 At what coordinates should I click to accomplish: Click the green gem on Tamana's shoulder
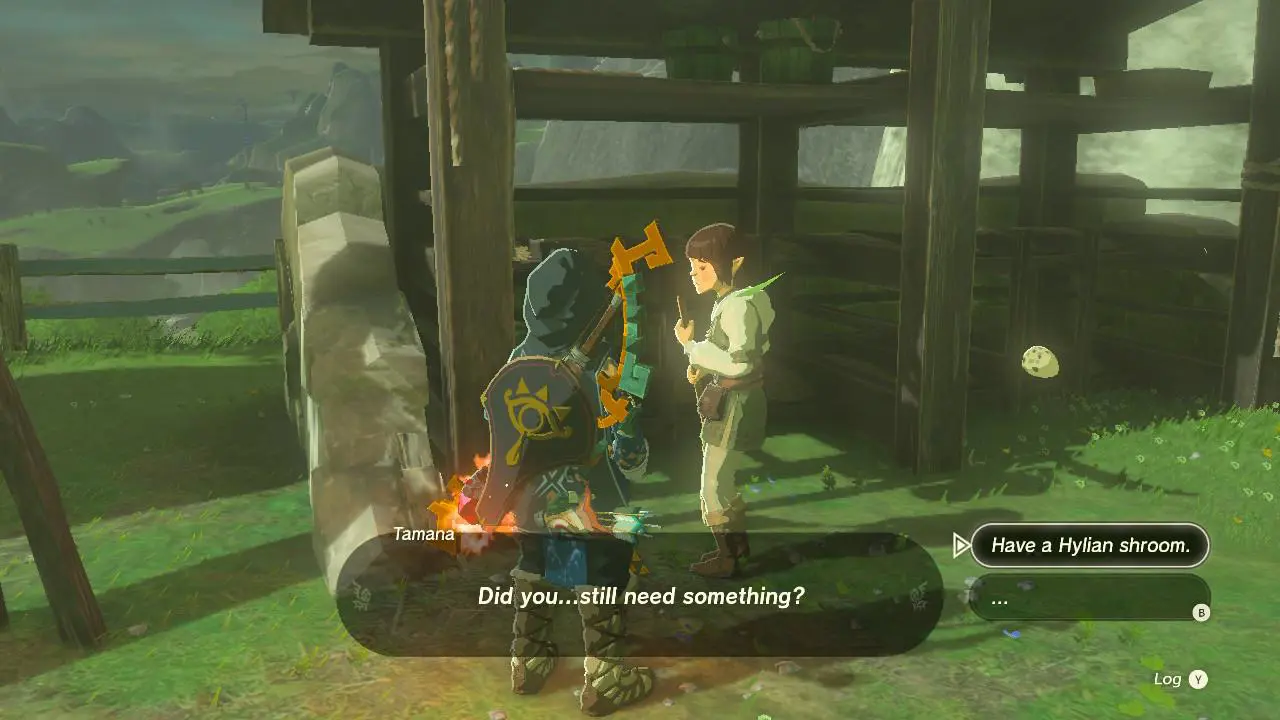tap(760, 284)
